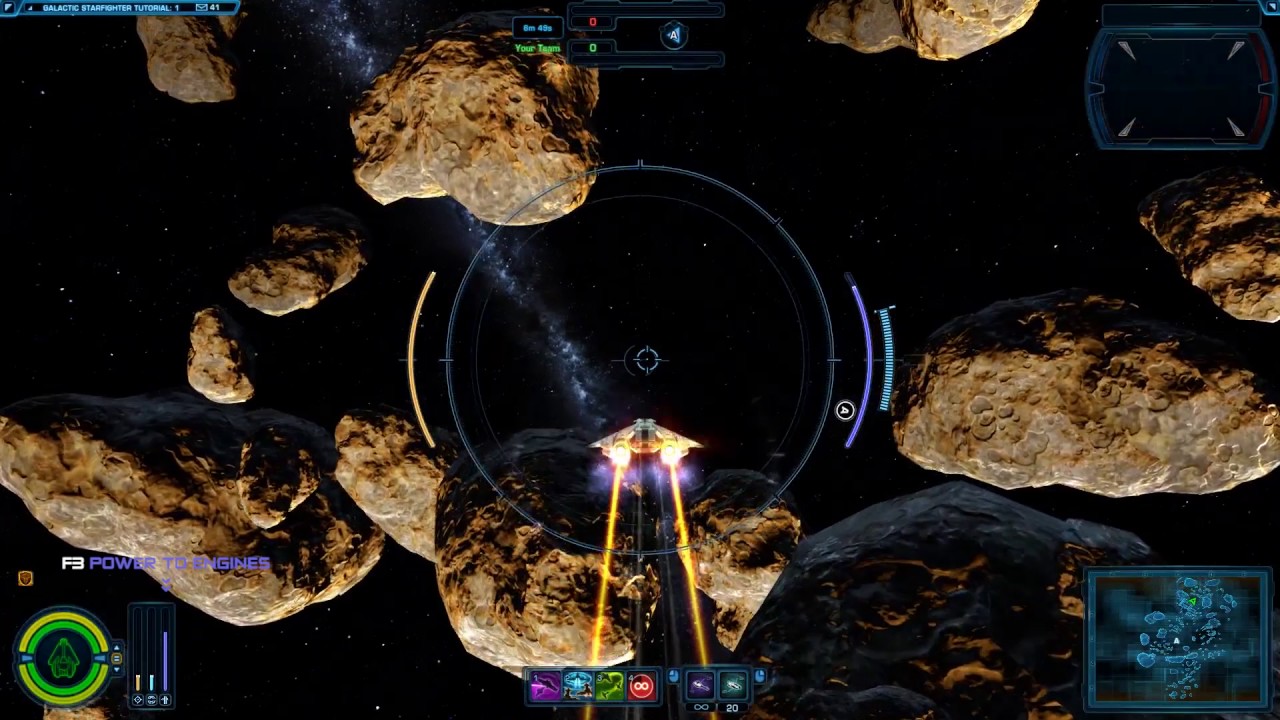The width and height of the screenshot is (1280, 720).
Task: Use the green maneuver ability in slot 3
Action: tap(609, 686)
